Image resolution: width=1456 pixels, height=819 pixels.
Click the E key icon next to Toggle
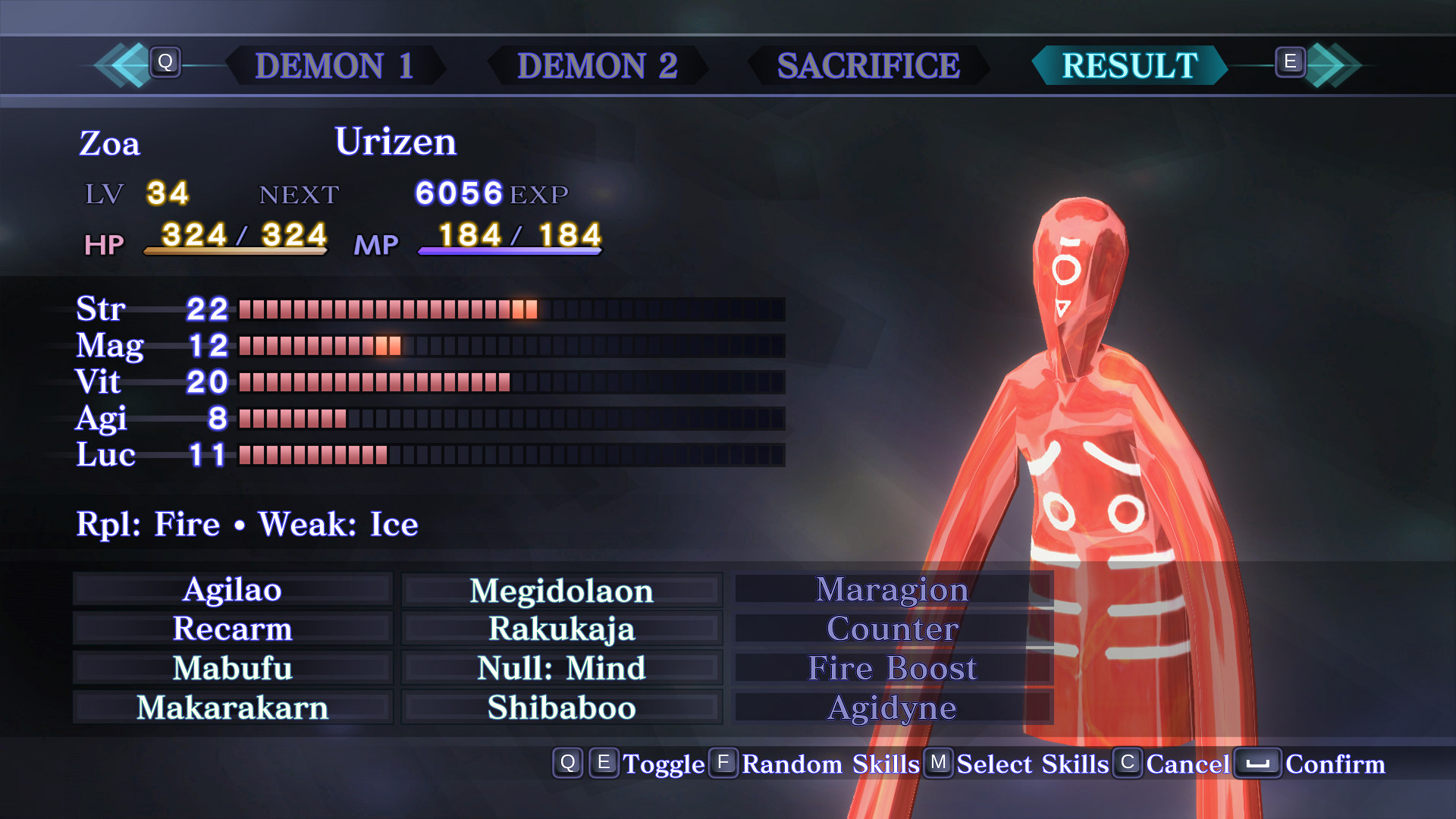pos(604,764)
